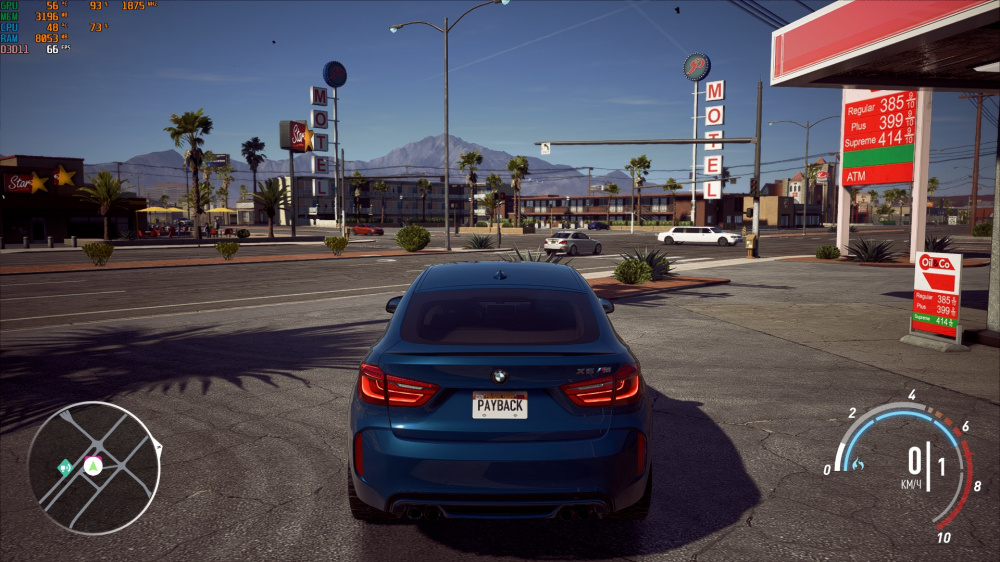Click the player arrow marker on the minimap
The width and height of the screenshot is (1000, 562).
93,465
